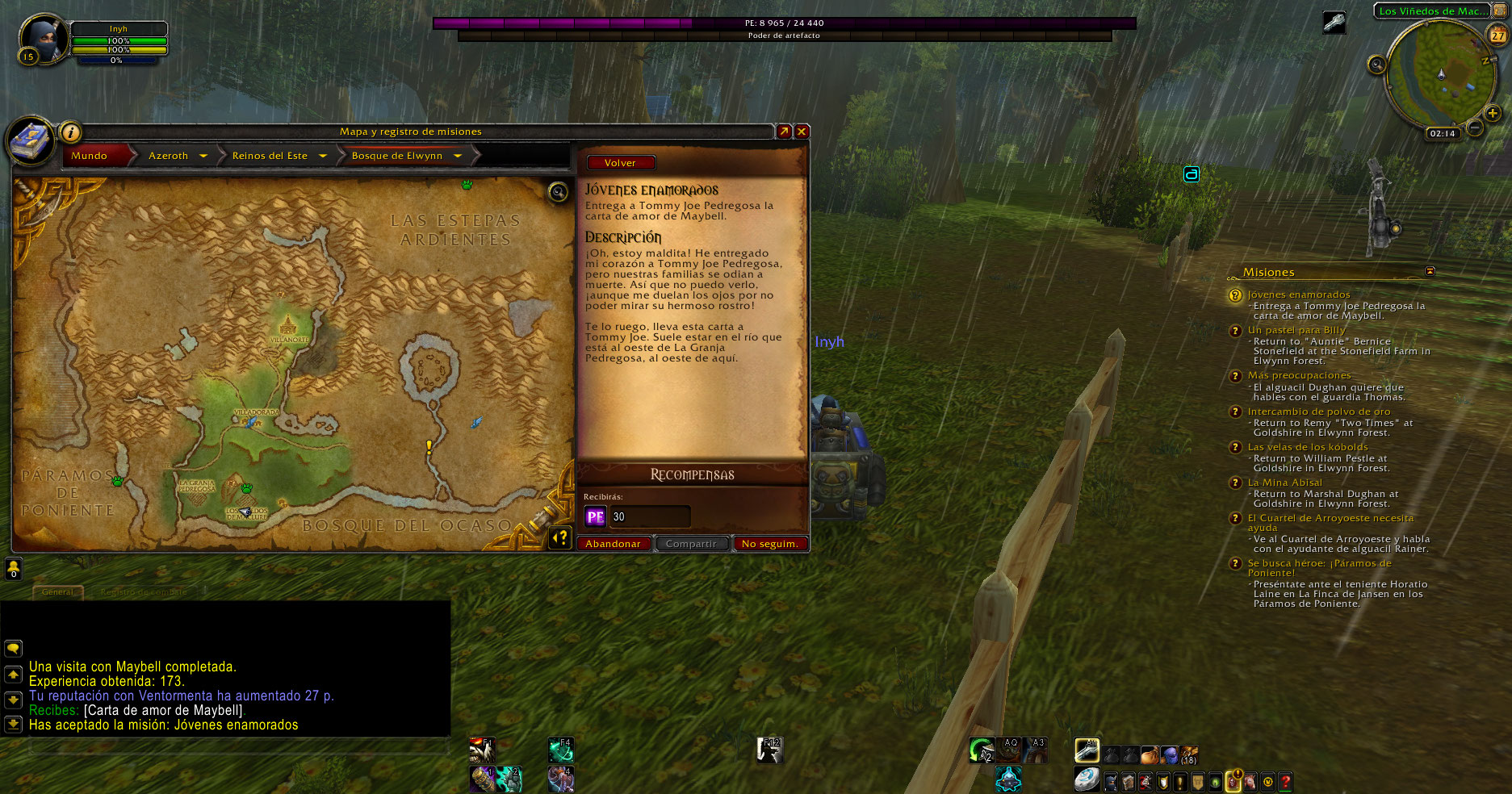Abandon the quest with the Abandonar button
The height and width of the screenshot is (794, 1512).
(613, 544)
